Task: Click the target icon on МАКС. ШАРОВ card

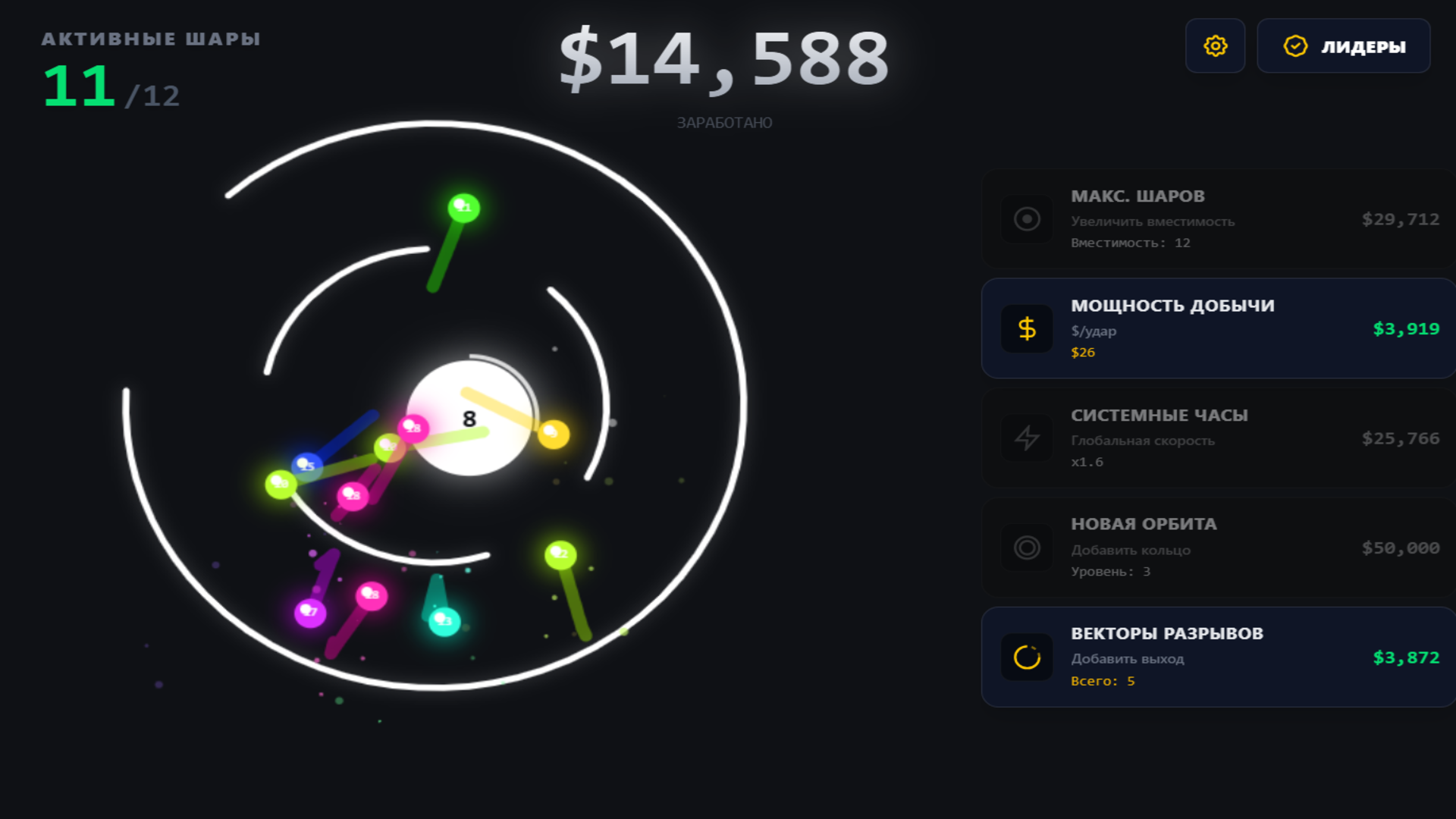Action: pos(1026,219)
